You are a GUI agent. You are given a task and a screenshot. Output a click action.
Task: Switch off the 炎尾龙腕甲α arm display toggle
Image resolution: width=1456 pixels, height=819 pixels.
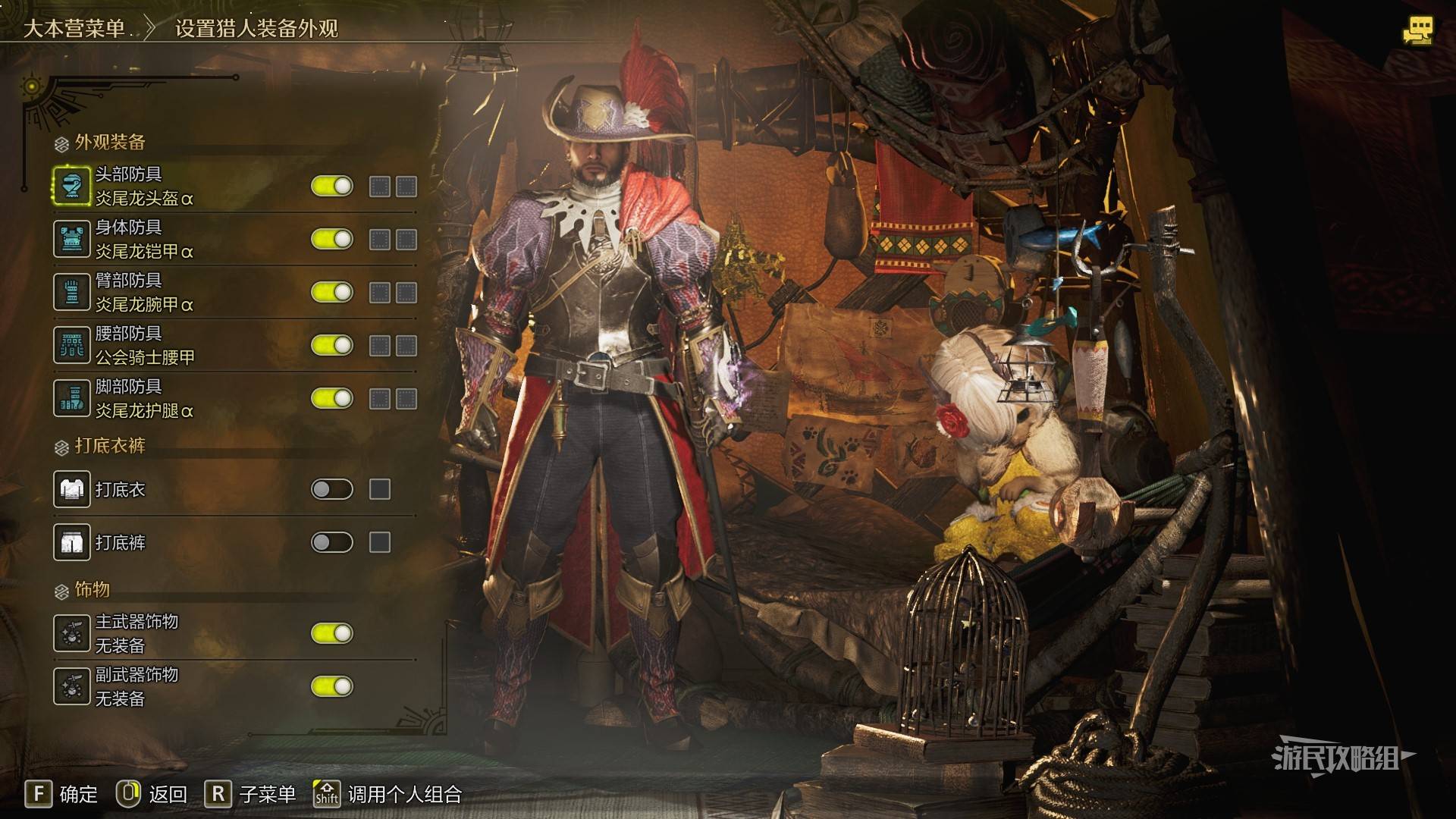click(332, 293)
